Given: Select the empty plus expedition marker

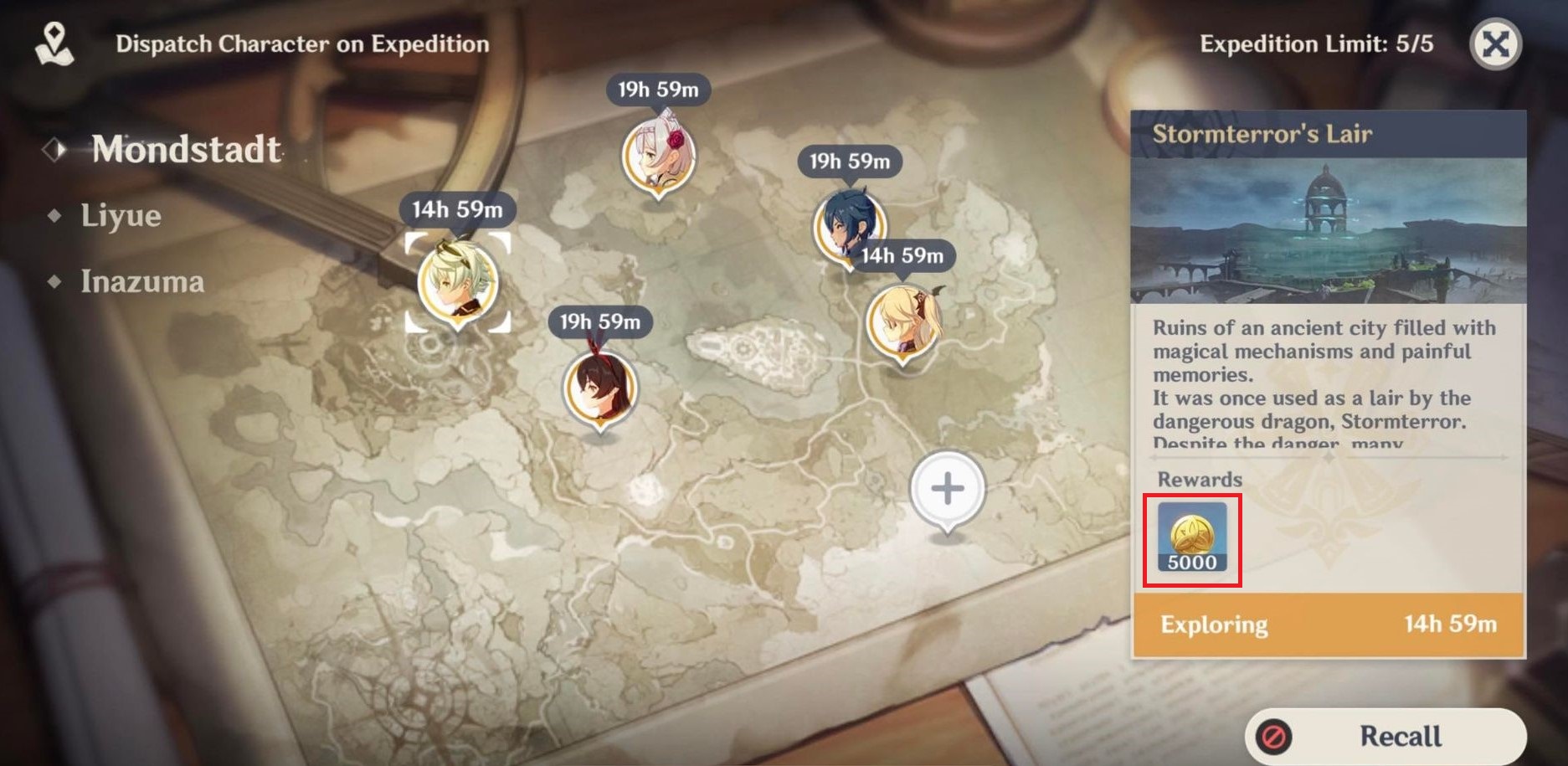Looking at the screenshot, I should [x=948, y=489].
